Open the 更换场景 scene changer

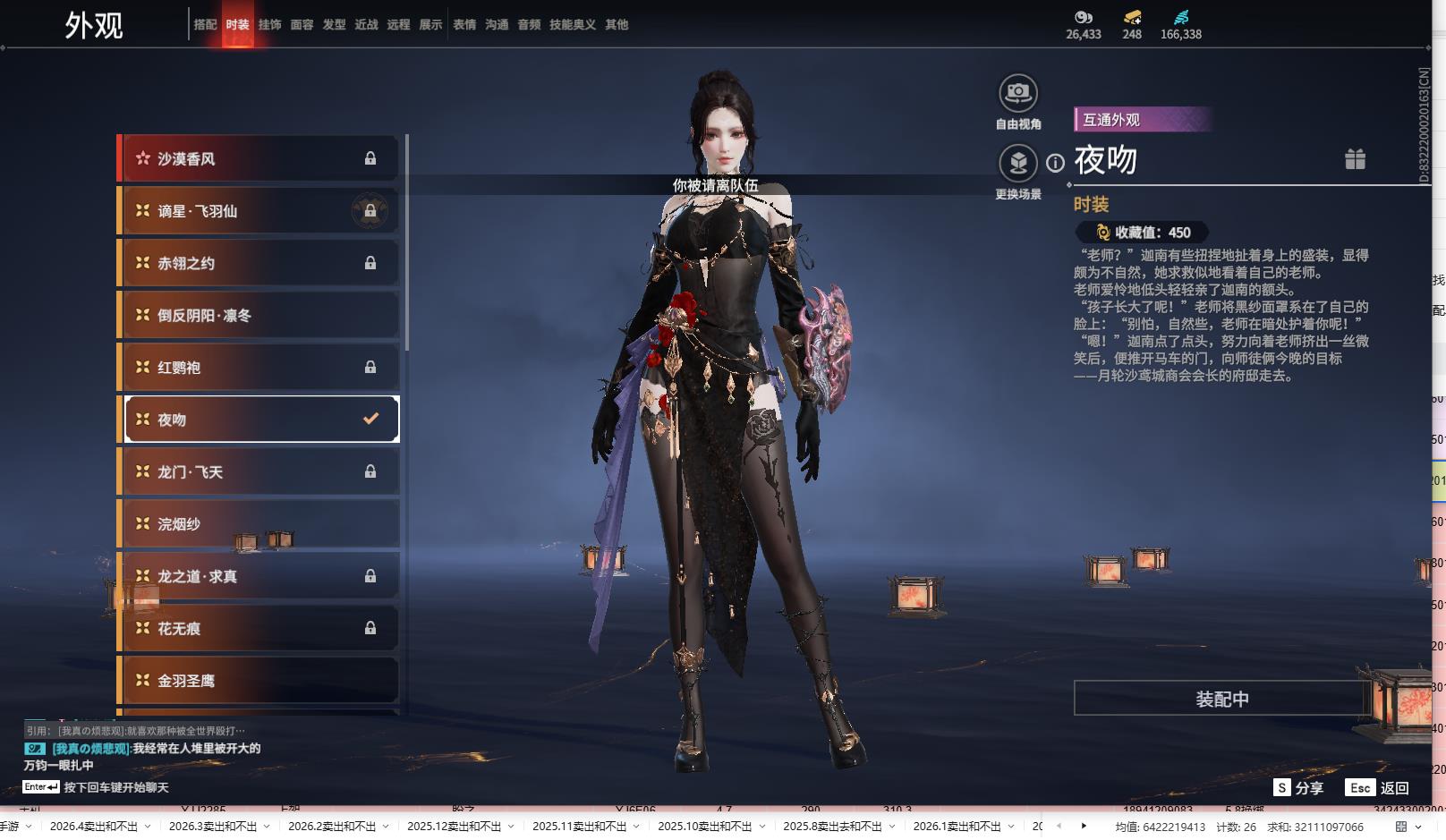pyautogui.click(x=1017, y=164)
